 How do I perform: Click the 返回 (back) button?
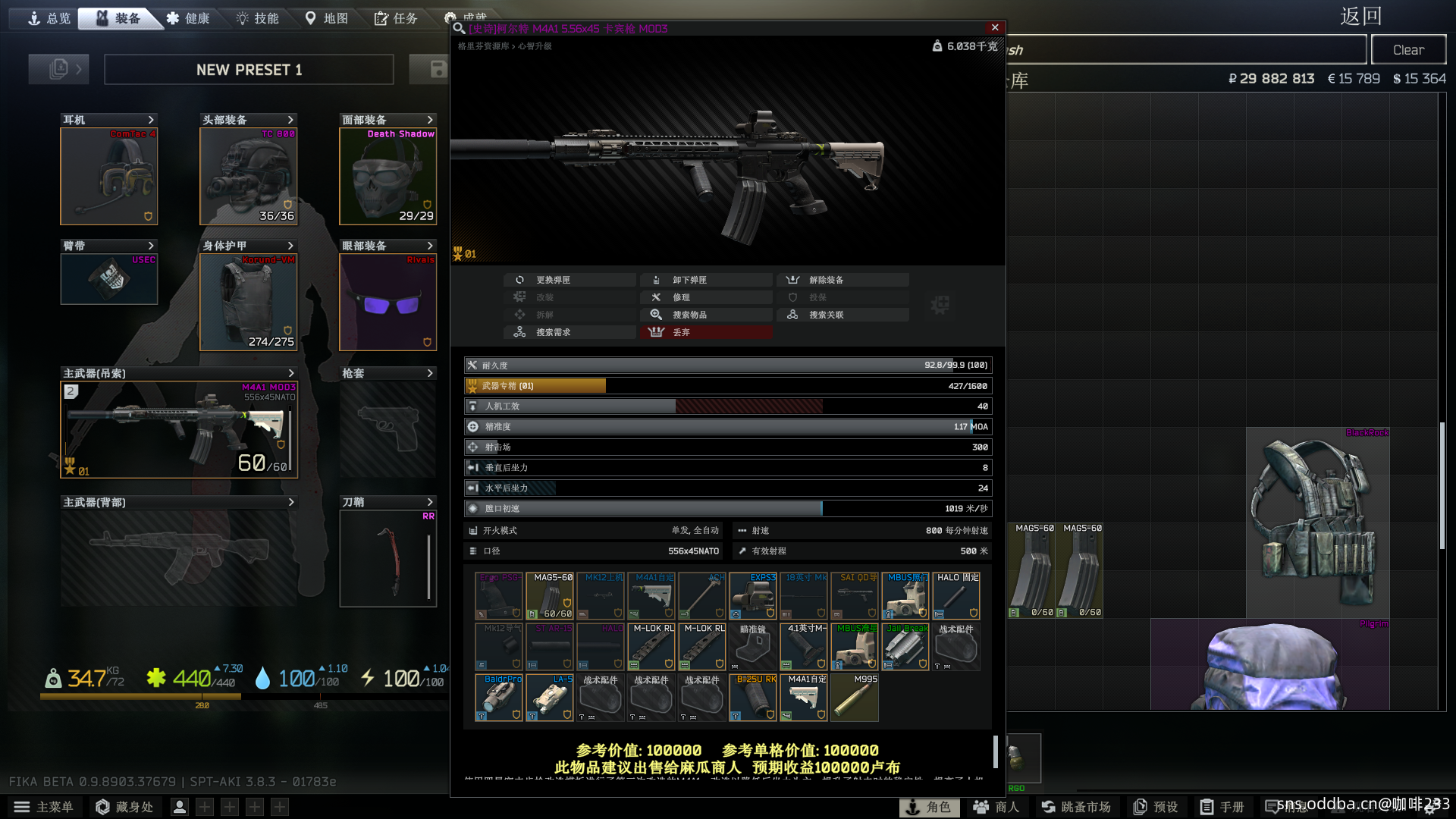click(x=1360, y=17)
